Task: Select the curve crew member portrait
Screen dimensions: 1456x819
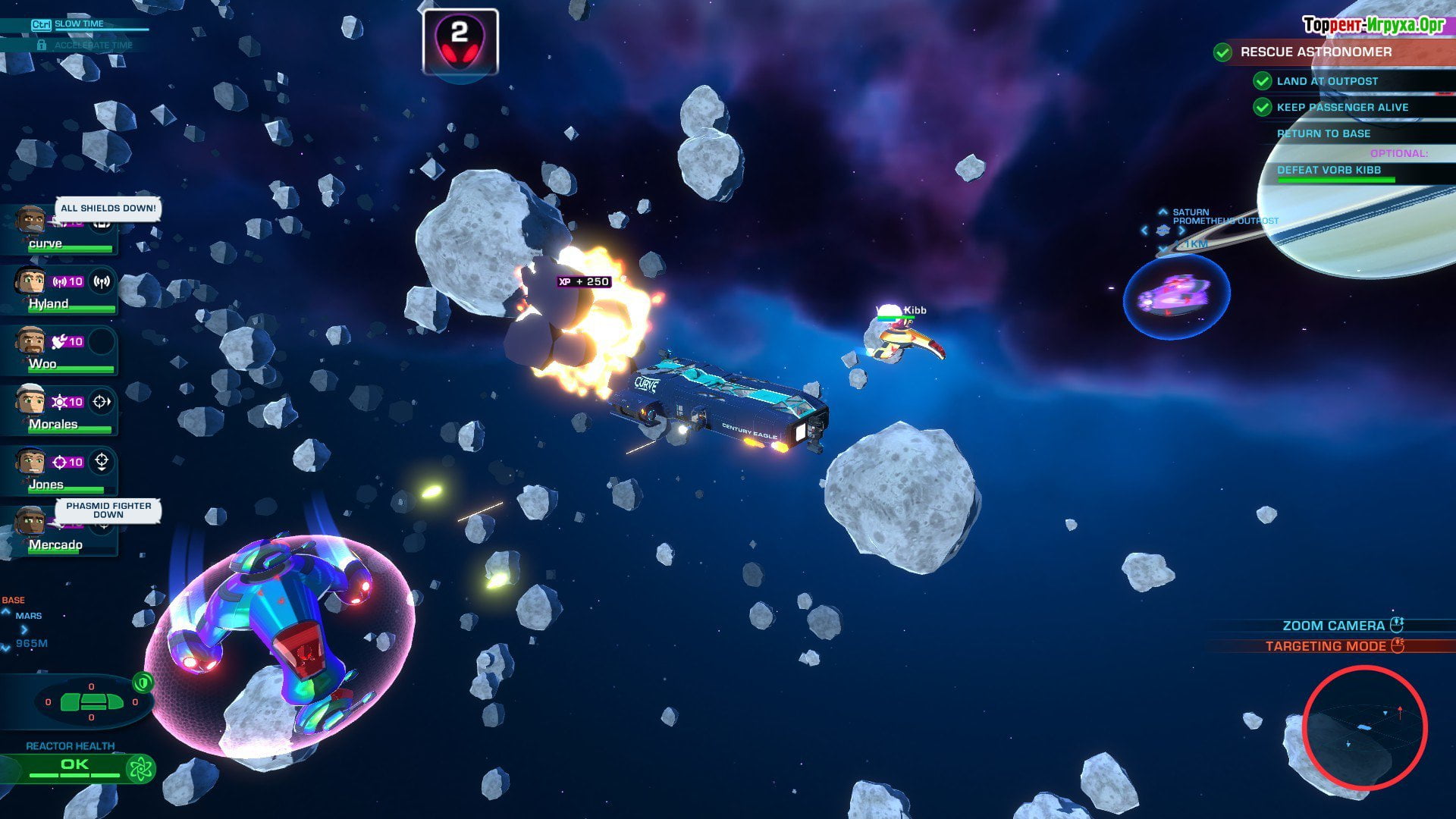Action: pos(30,221)
